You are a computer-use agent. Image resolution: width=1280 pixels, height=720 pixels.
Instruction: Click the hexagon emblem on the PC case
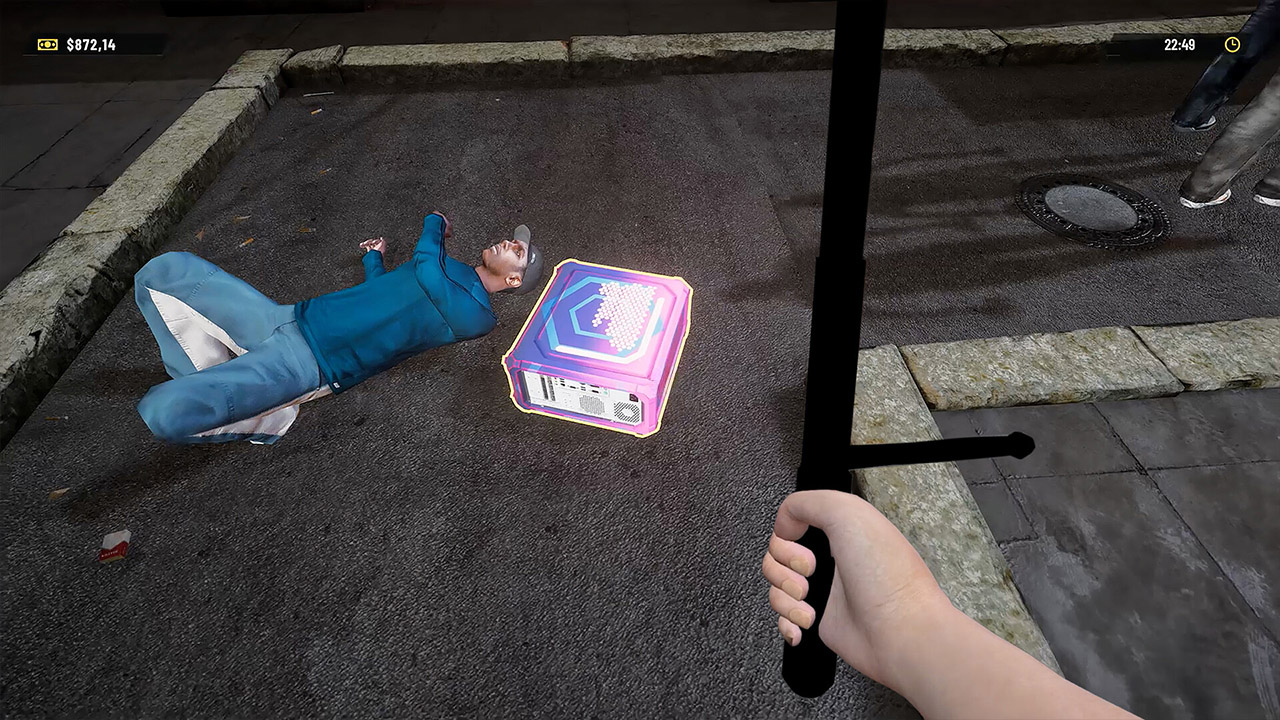tap(605, 315)
